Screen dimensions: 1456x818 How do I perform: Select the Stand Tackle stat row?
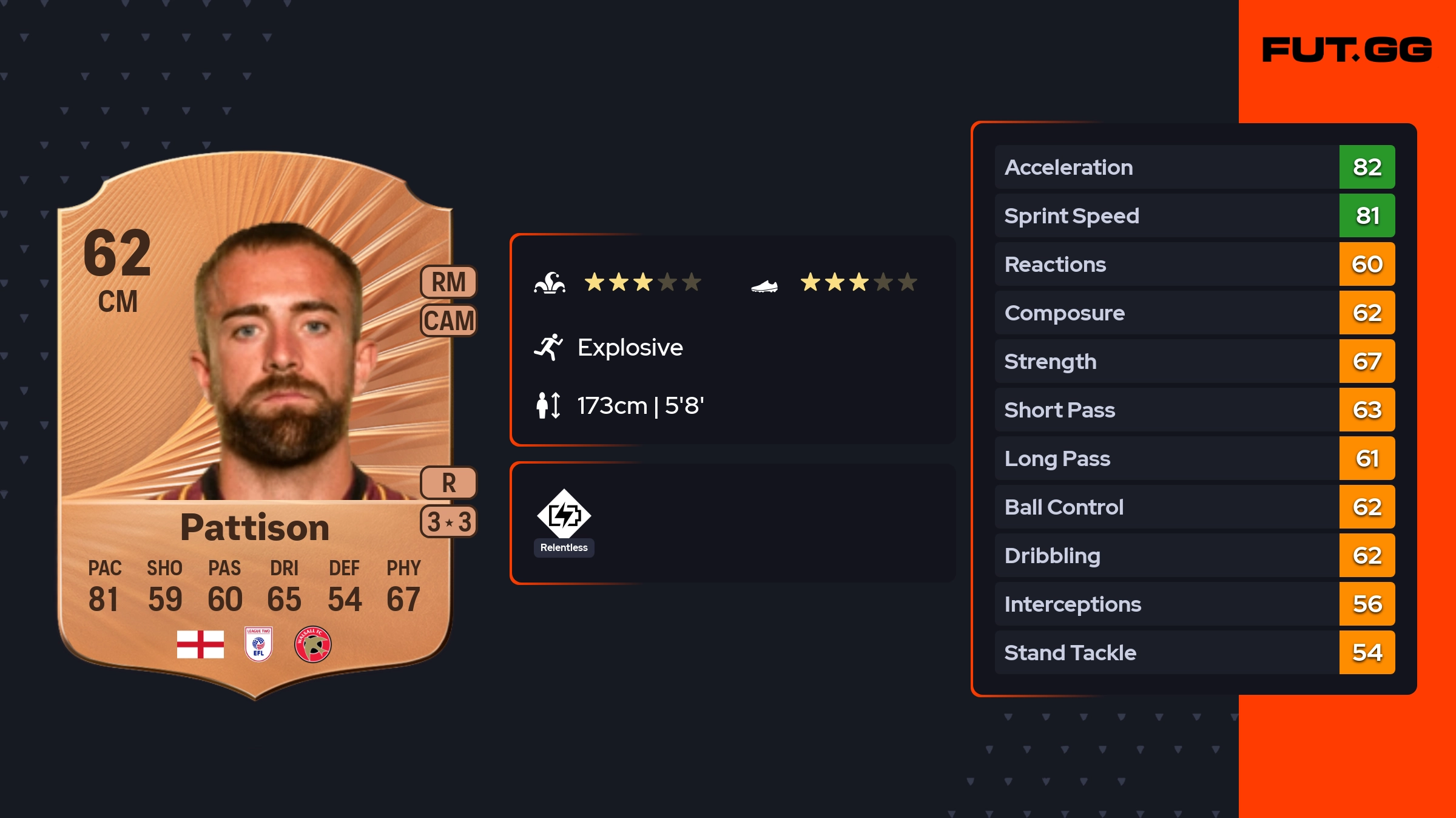click(x=1194, y=652)
